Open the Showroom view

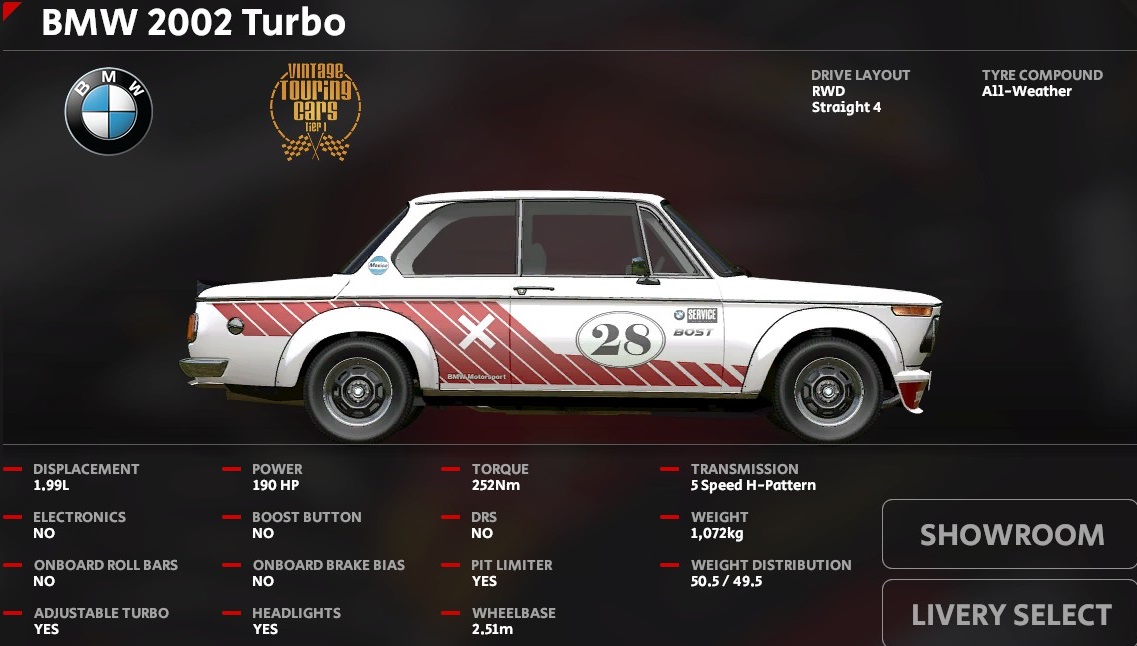[x=1010, y=534]
